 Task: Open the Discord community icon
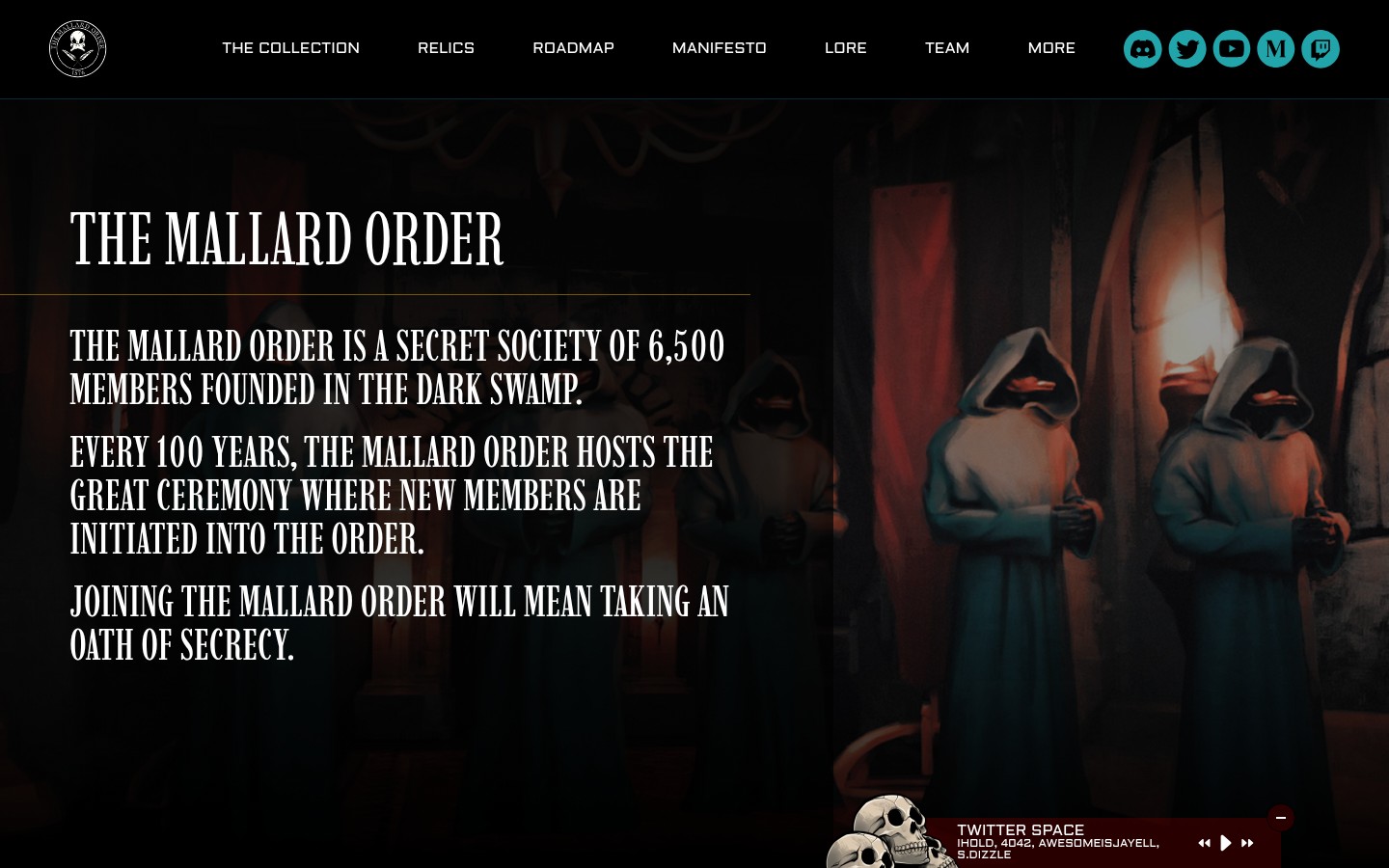coord(1142,48)
